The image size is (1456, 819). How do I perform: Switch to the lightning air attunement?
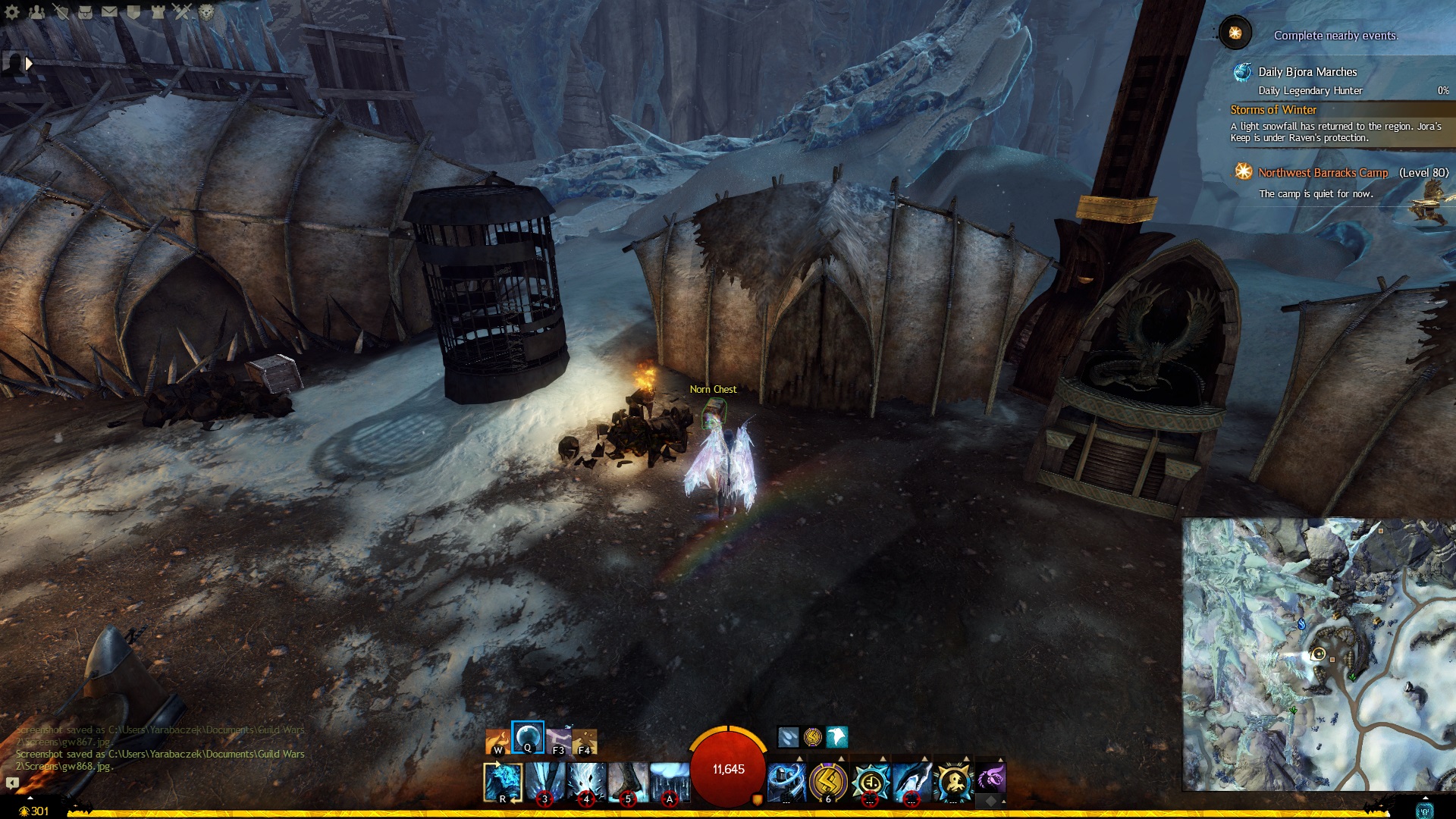pos(558,740)
